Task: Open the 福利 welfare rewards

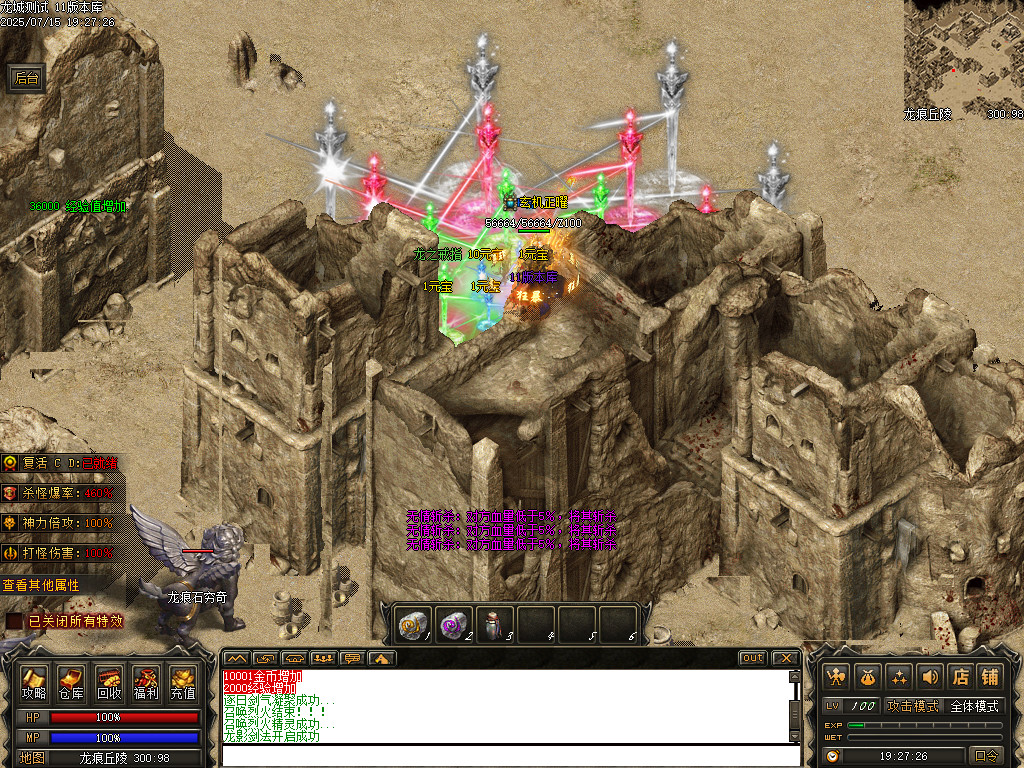Action: (145, 683)
